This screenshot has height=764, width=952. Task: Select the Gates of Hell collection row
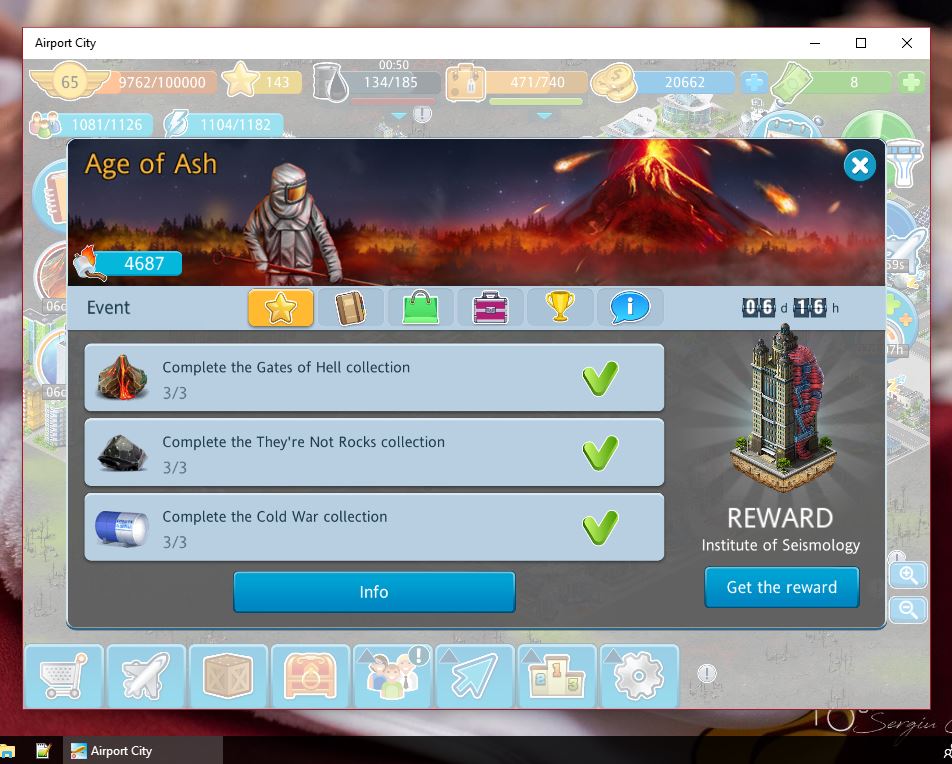[x=374, y=378]
